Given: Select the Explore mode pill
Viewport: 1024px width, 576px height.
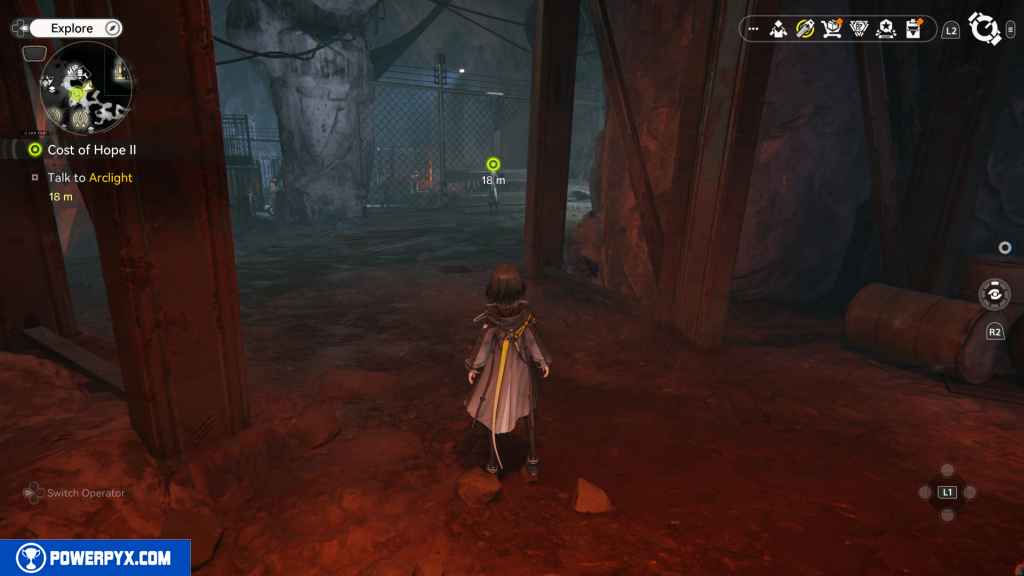Looking at the screenshot, I should 72,29.
